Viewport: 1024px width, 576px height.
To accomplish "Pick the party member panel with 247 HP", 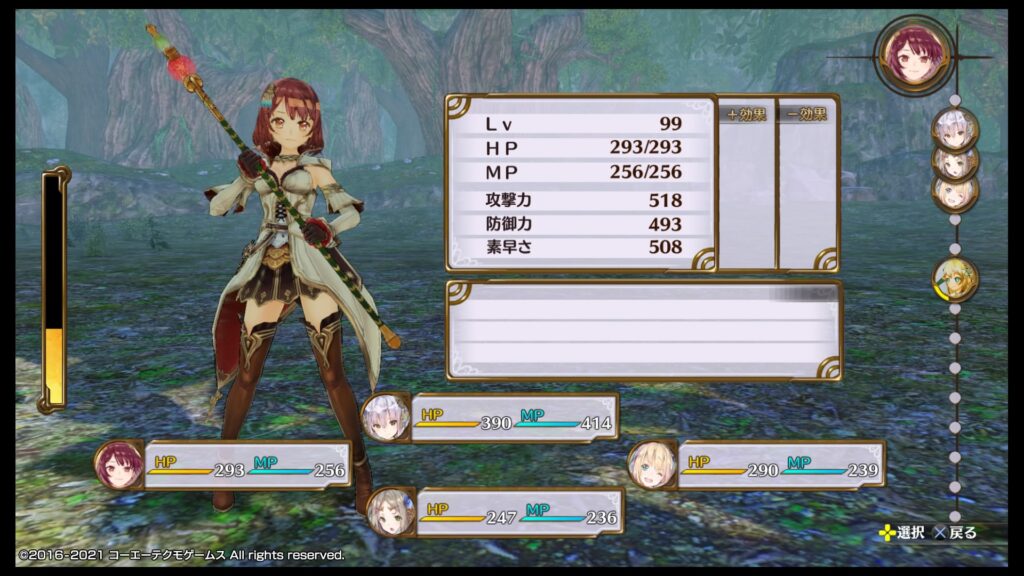I will (495, 513).
